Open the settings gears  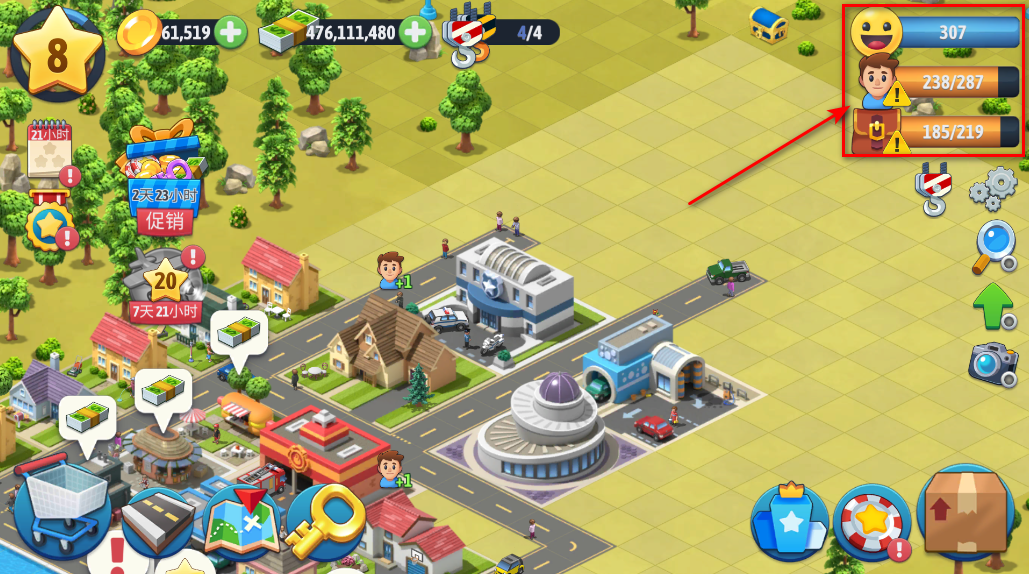click(x=993, y=188)
